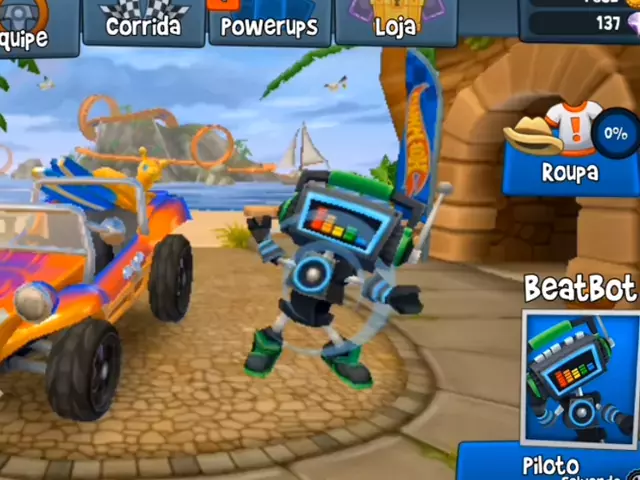Switch to the Corrida tab

pos(145,23)
